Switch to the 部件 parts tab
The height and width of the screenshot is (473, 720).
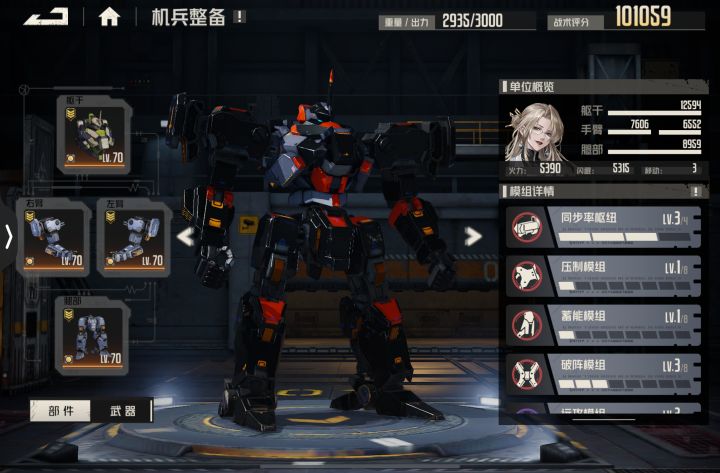point(60,411)
